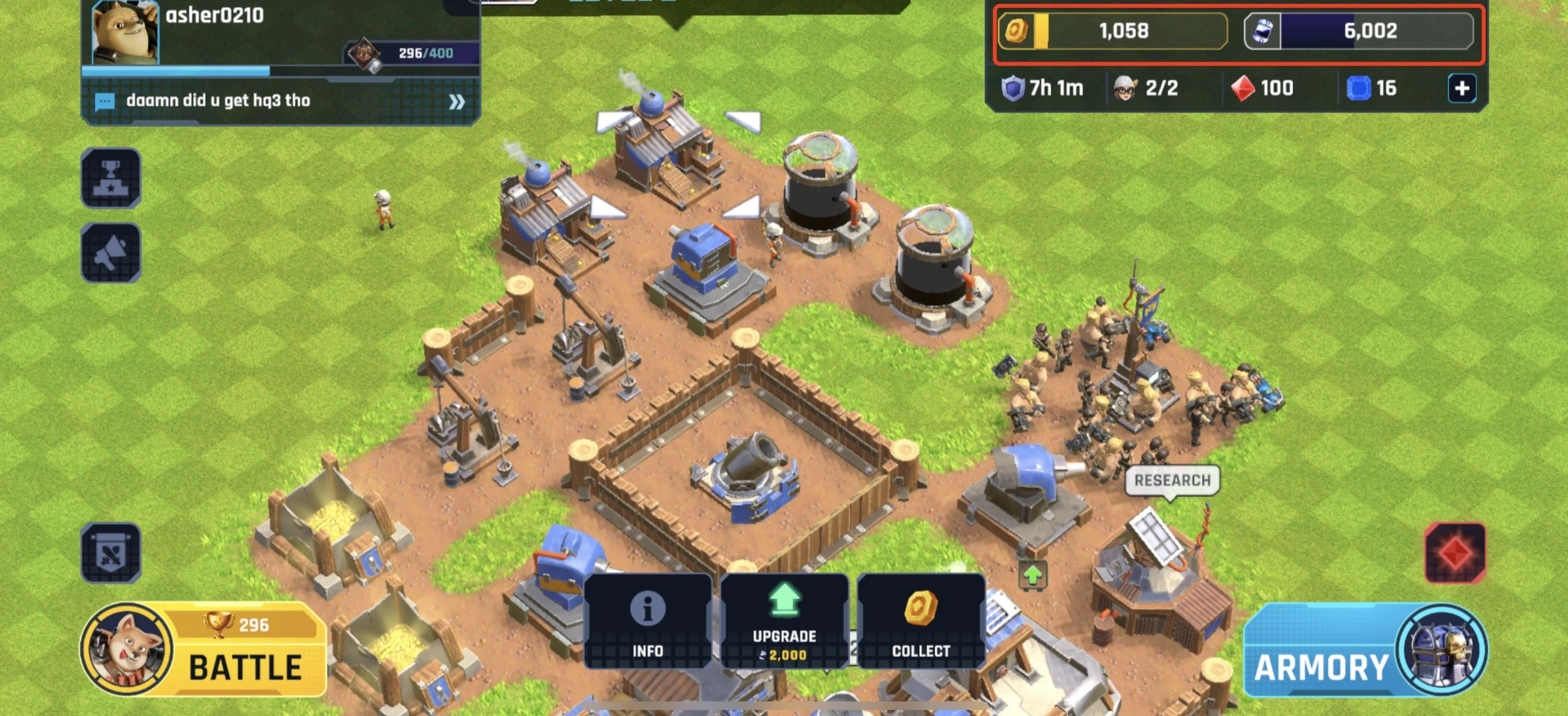Collect gold from the selected building
This screenshot has width=1568, height=716.
921,621
